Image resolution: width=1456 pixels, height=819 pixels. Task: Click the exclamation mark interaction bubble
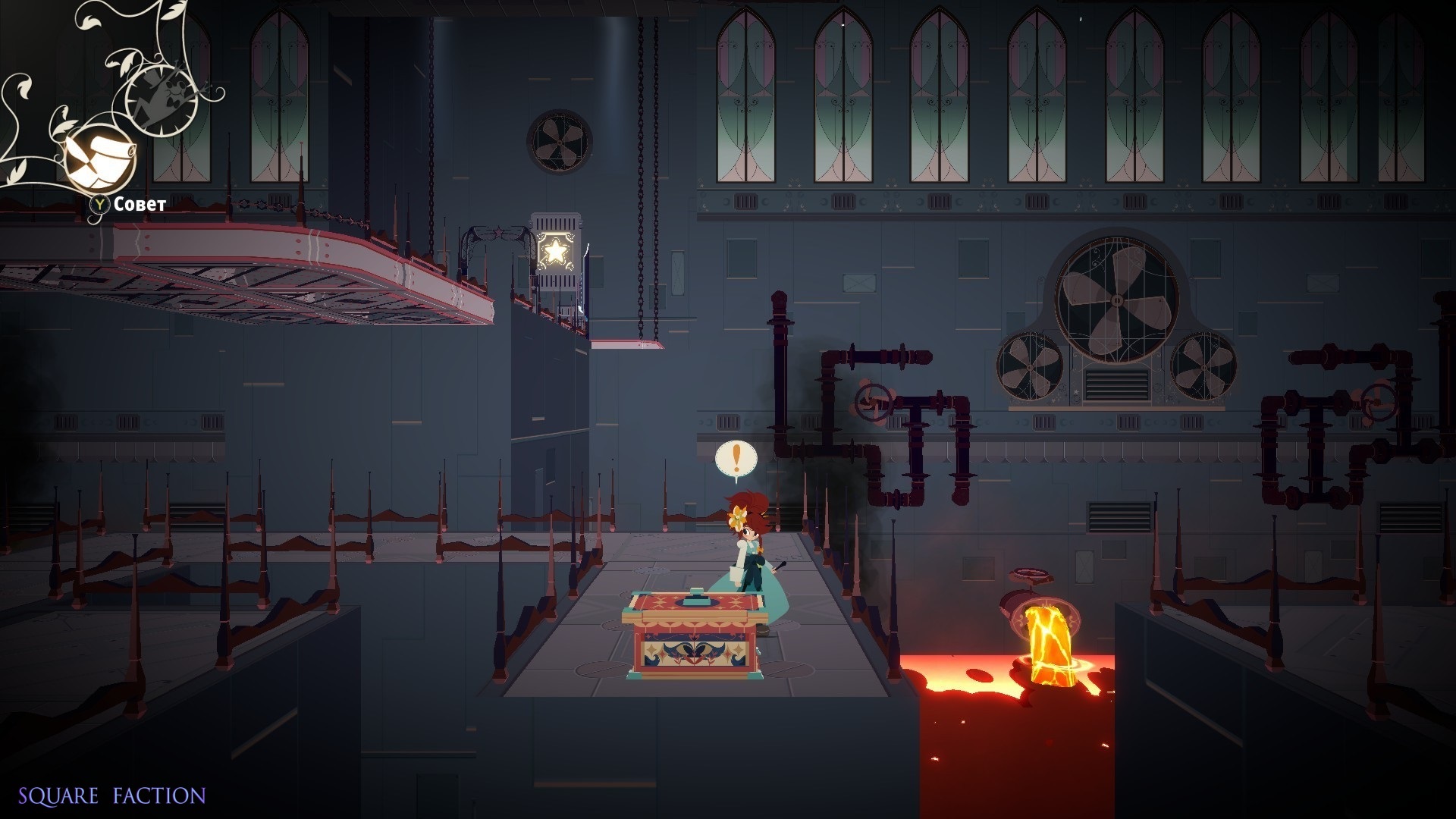736,459
